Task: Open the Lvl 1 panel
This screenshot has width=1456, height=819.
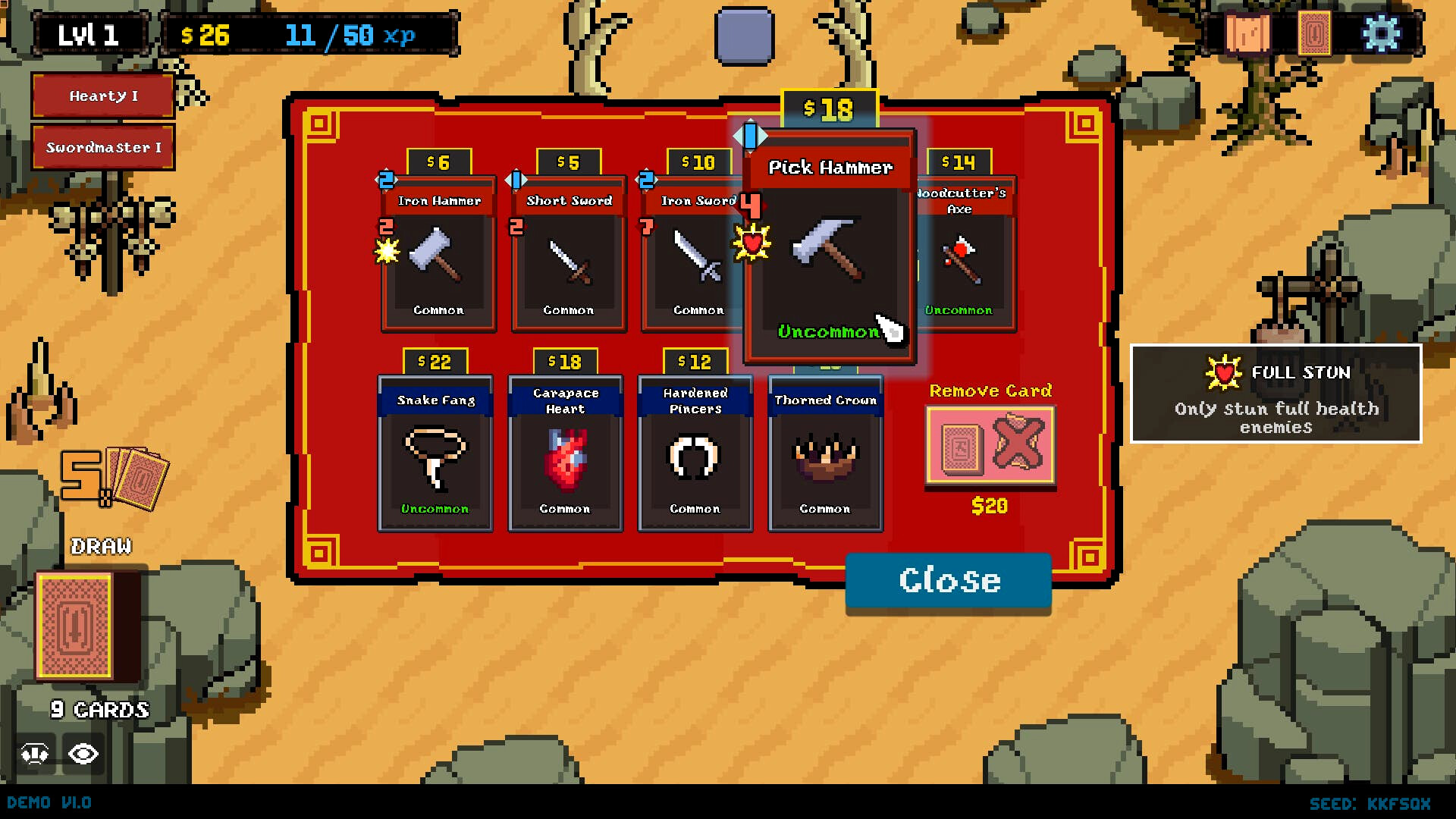Action: click(89, 33)
